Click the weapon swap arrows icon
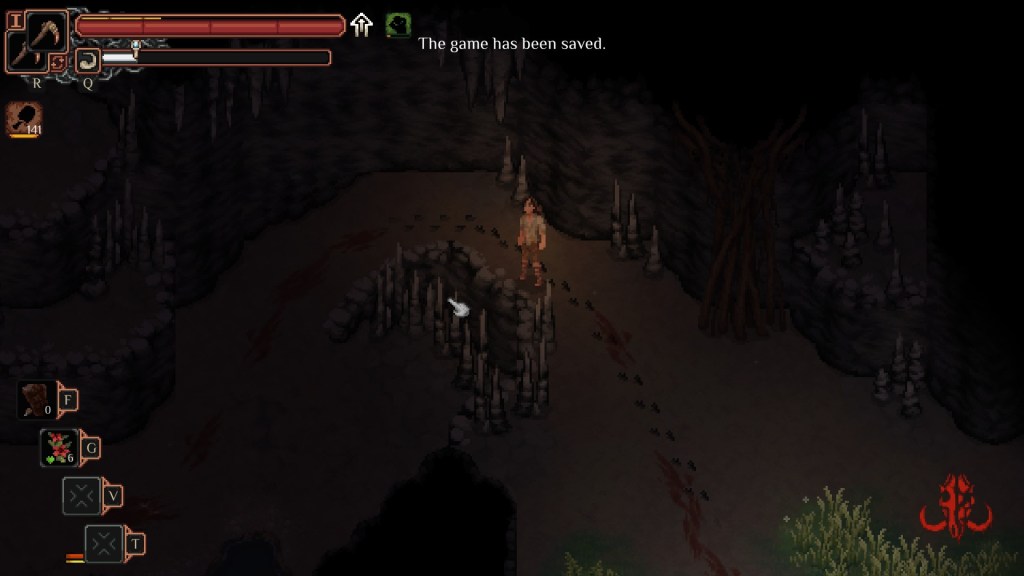The image size is (1024, 576). [x=59, y=62]
